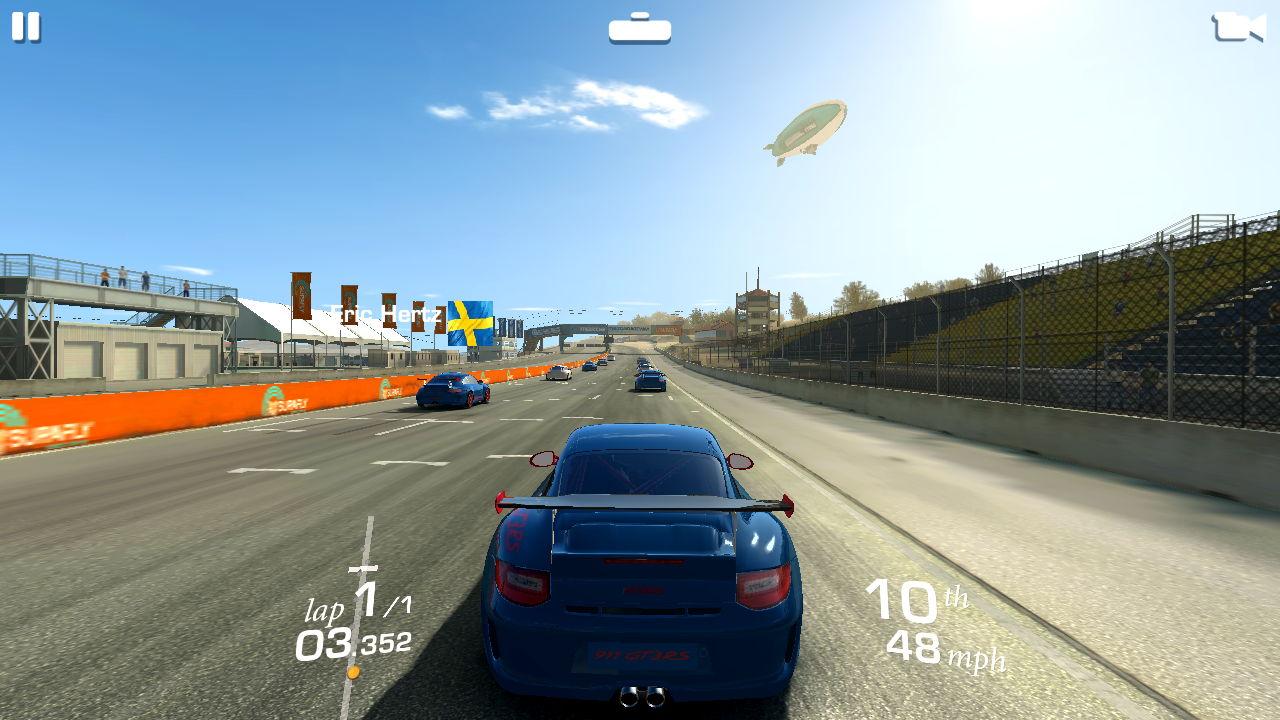Pause the race
This screenshot has height=720, width=1280.
tap(26, 27)
